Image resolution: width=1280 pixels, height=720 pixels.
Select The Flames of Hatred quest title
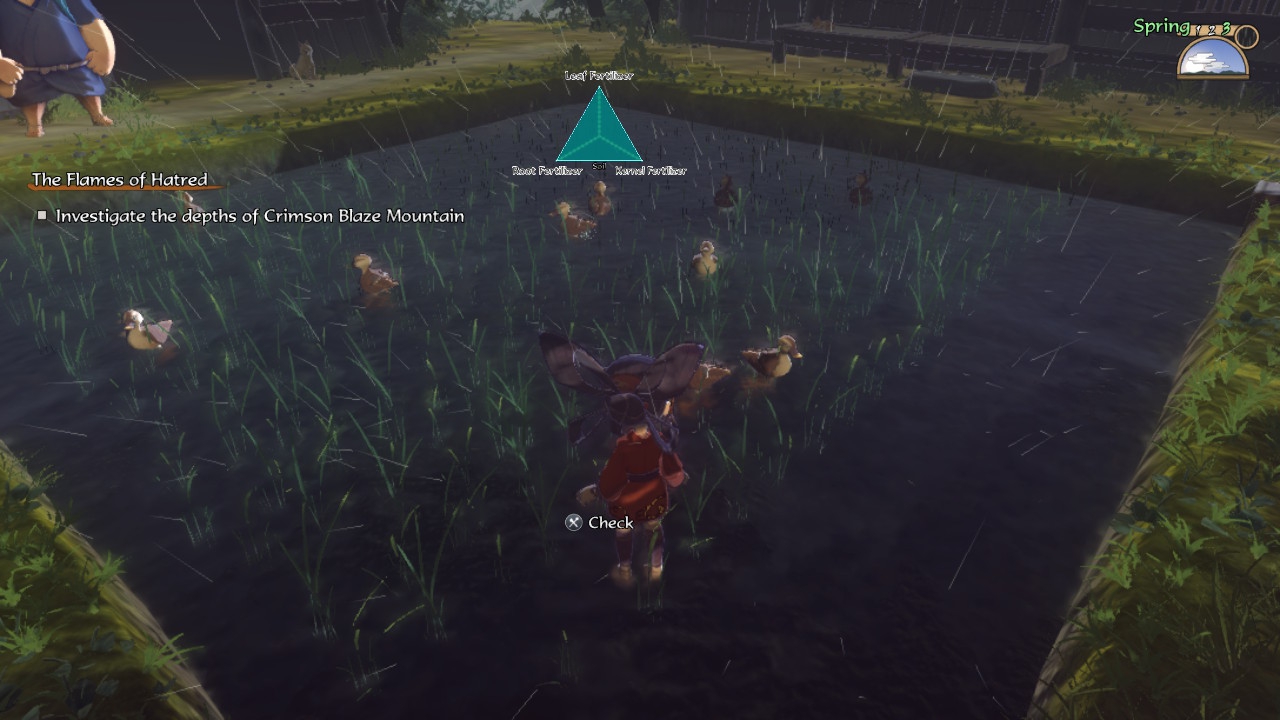pos(120,180)
